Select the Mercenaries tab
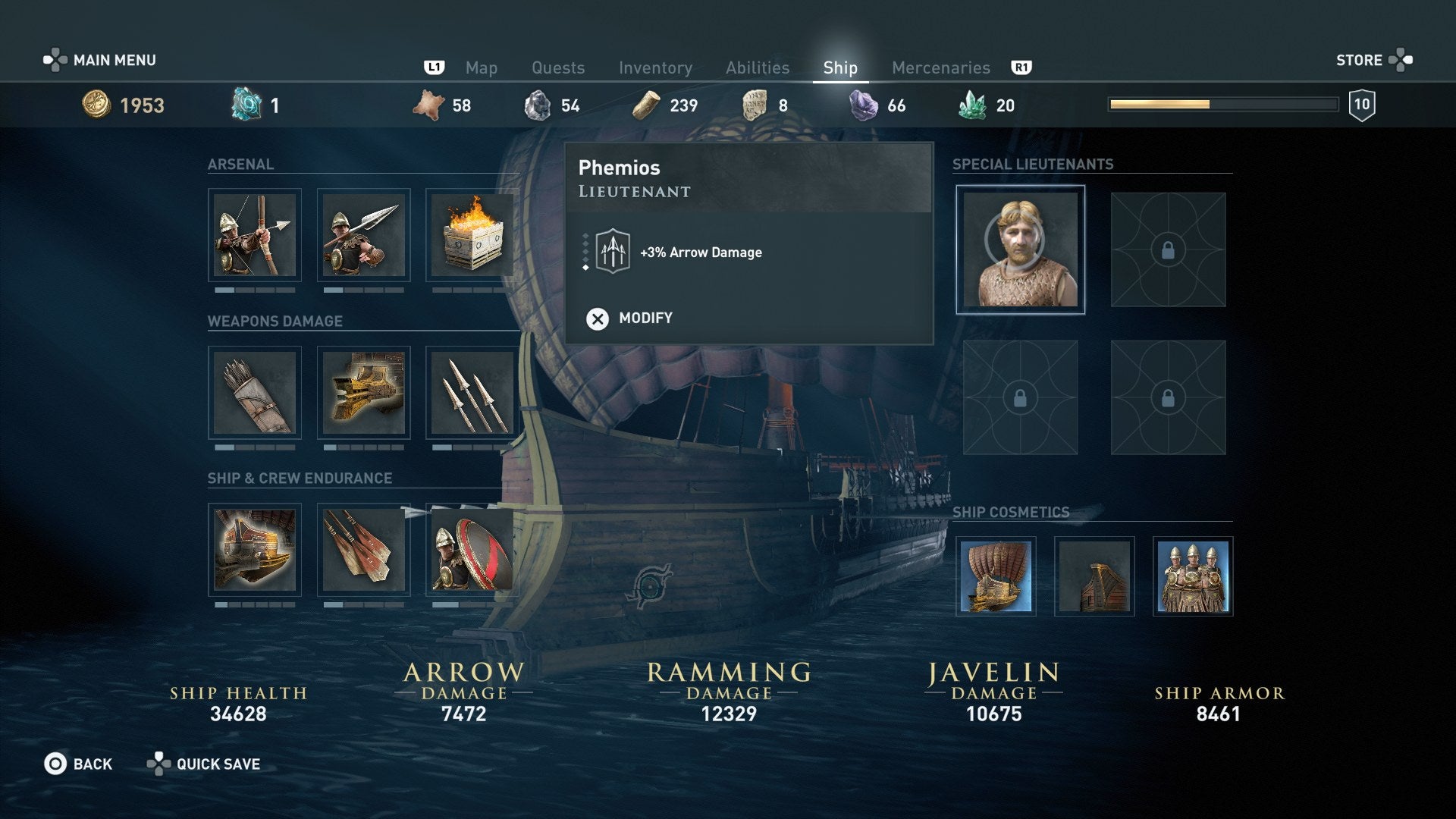This screenshot has width=1456, height=819. coord(940,68)
